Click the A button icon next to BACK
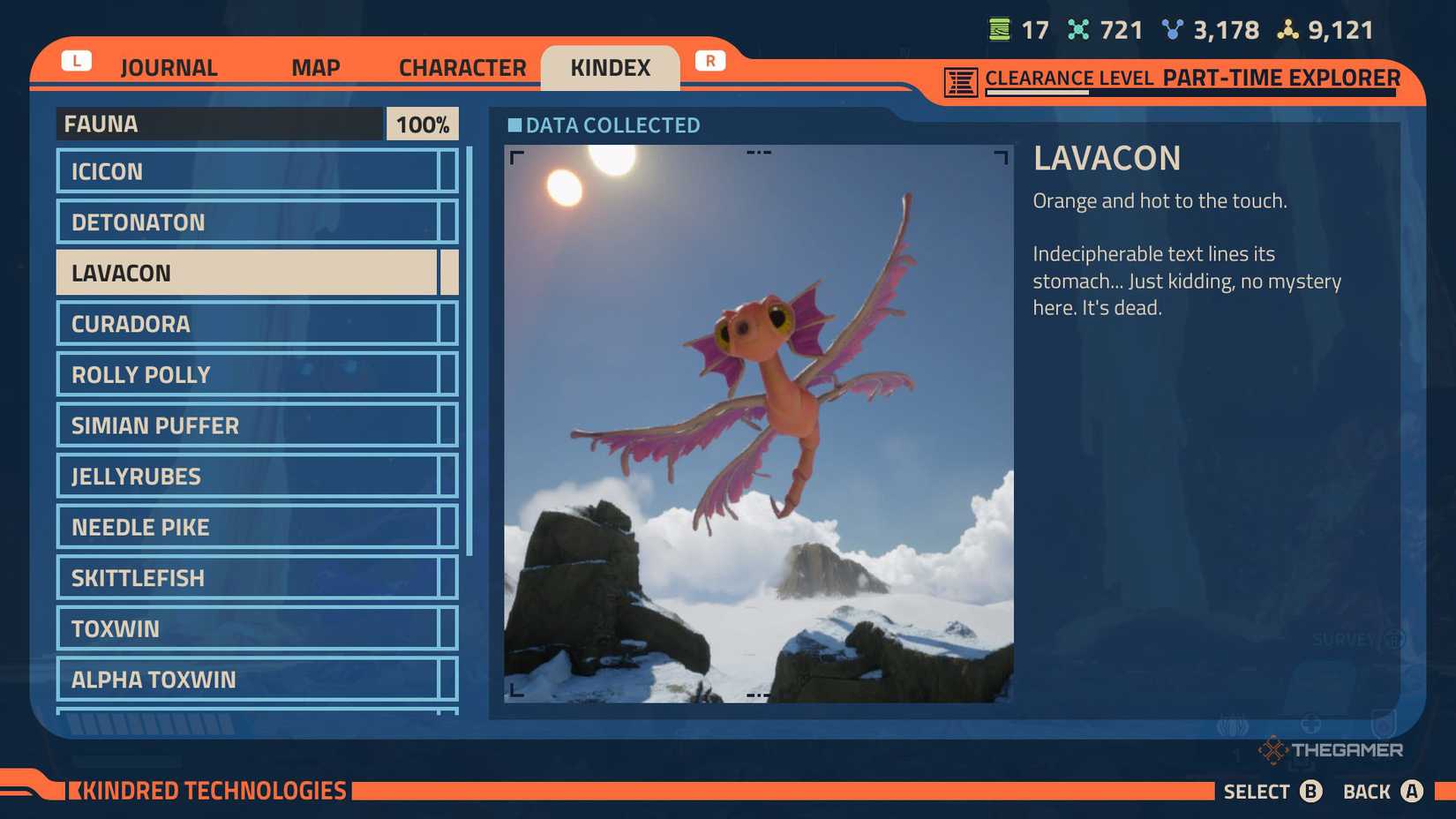This screenshot has width=1456, height=819. click(1413, 792)
